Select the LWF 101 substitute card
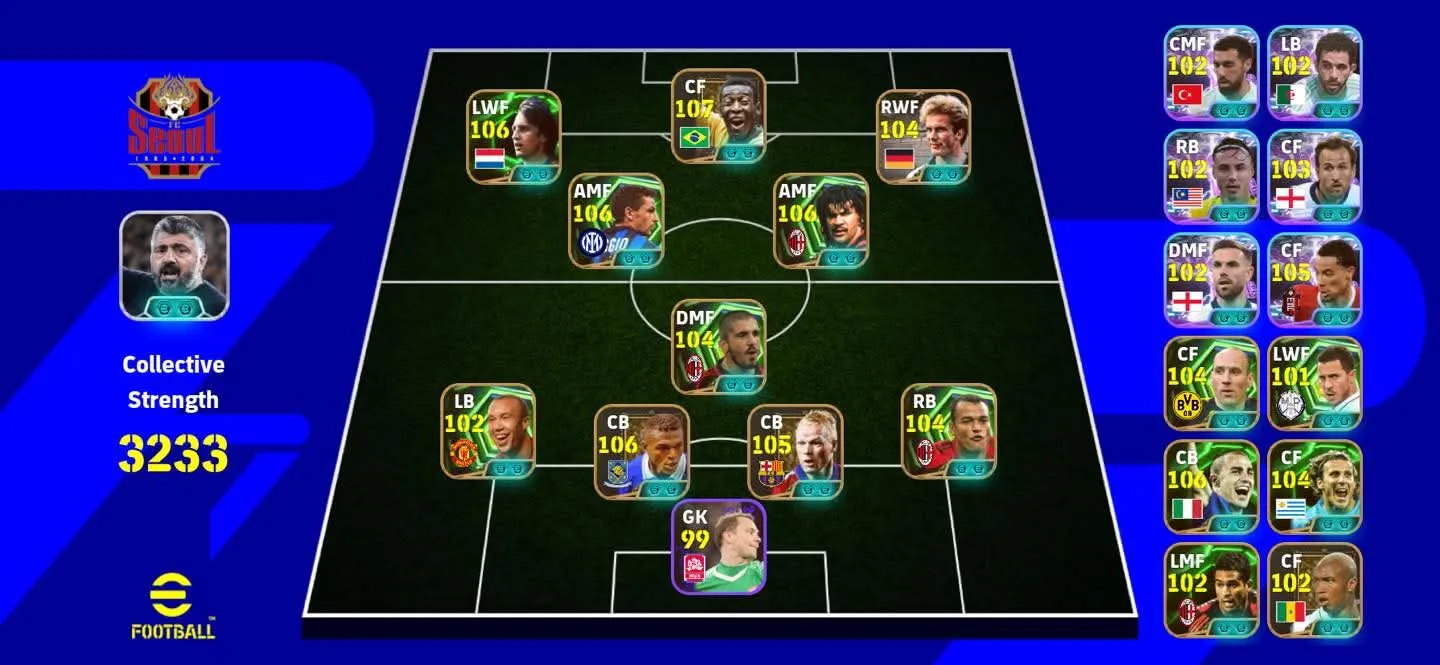The width and height of the screenshot is (1440, 665). click(x=1315, y=384)
